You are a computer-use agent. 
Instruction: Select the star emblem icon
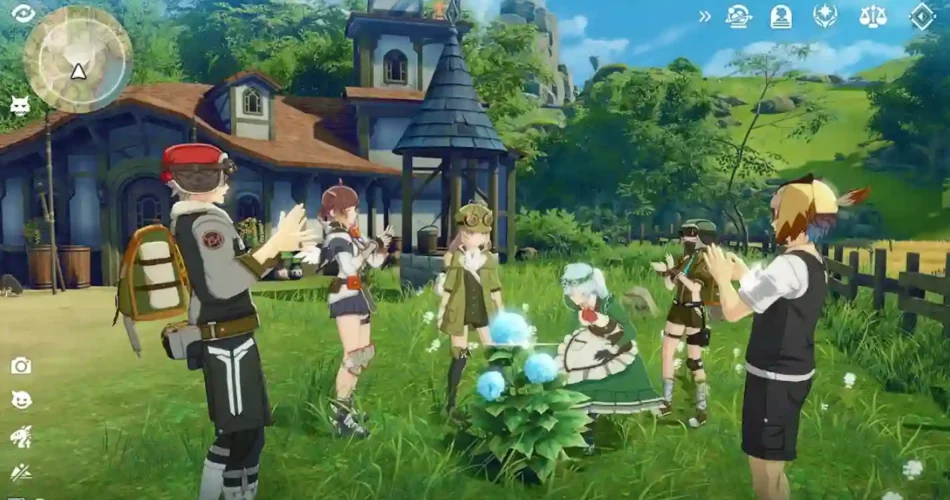point(825,16)
